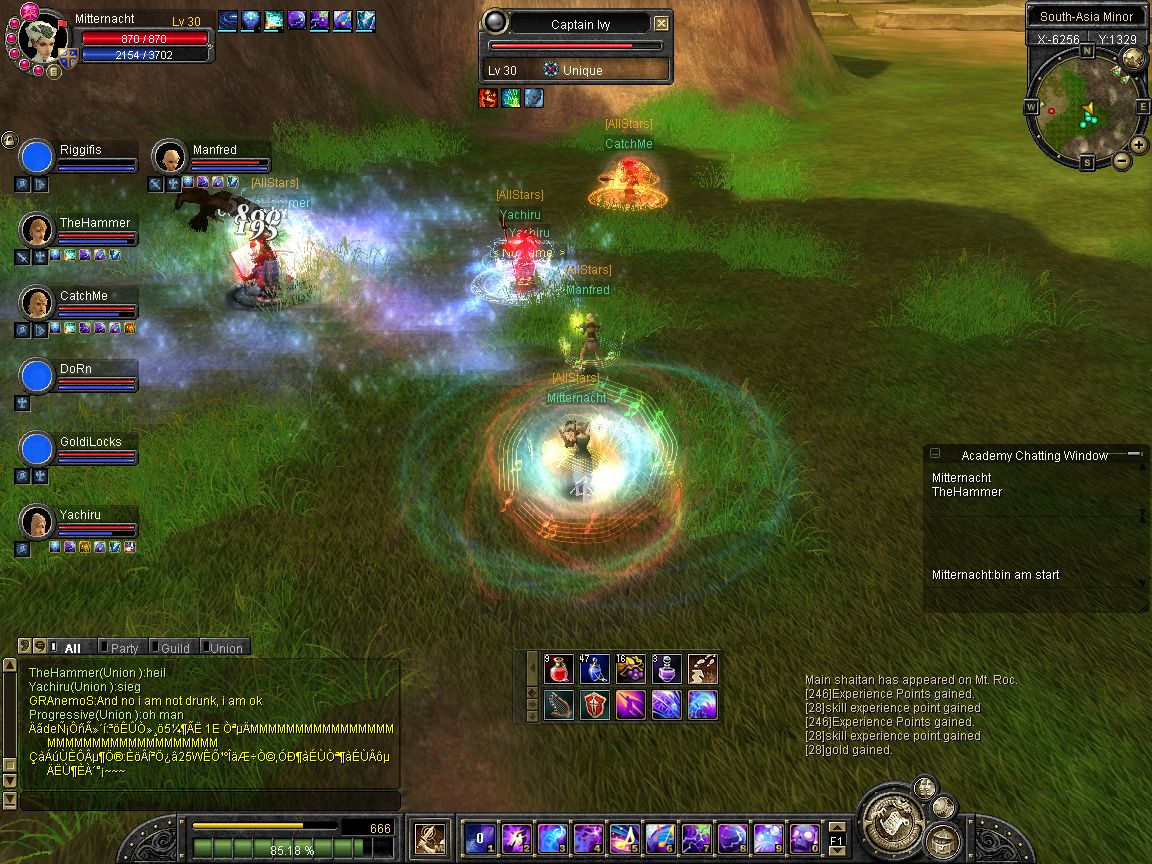Close the Captain Ivy target window
1152x864 pixels.
pos(661,24)
